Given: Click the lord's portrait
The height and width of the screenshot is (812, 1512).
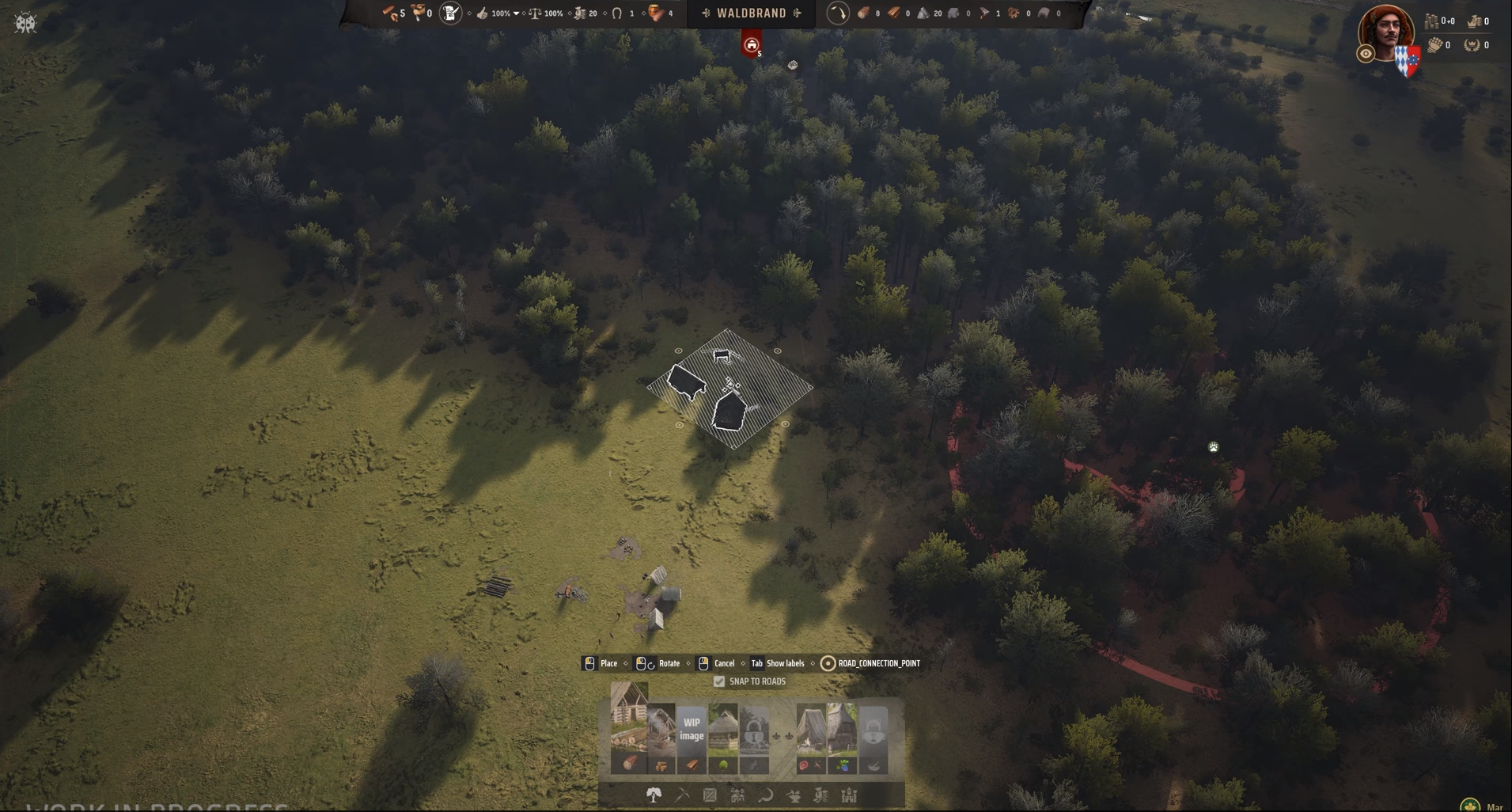Looking at the screenshot, I should [x=1386, y=32].
